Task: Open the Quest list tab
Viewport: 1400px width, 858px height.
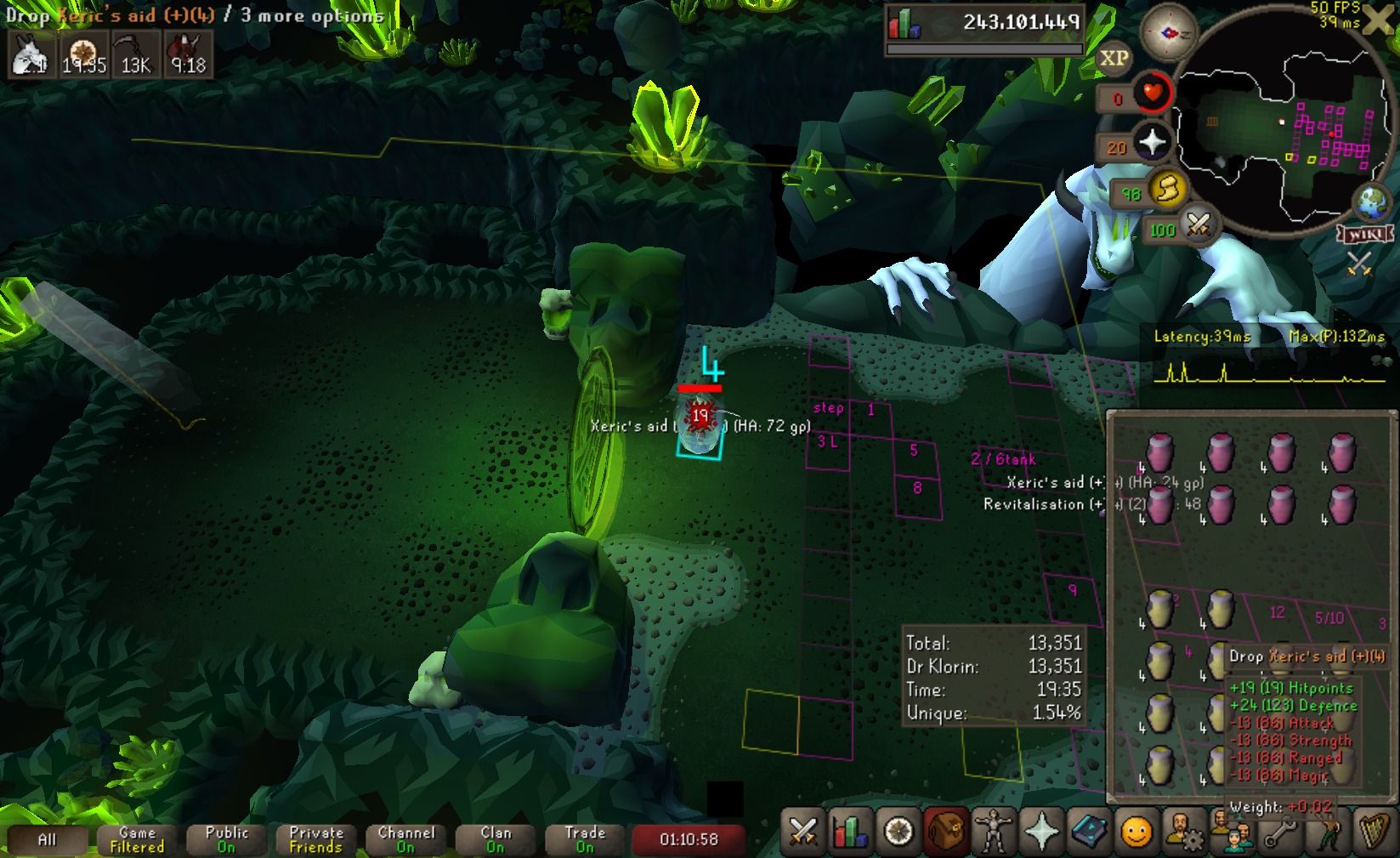Action: point(898,832)
